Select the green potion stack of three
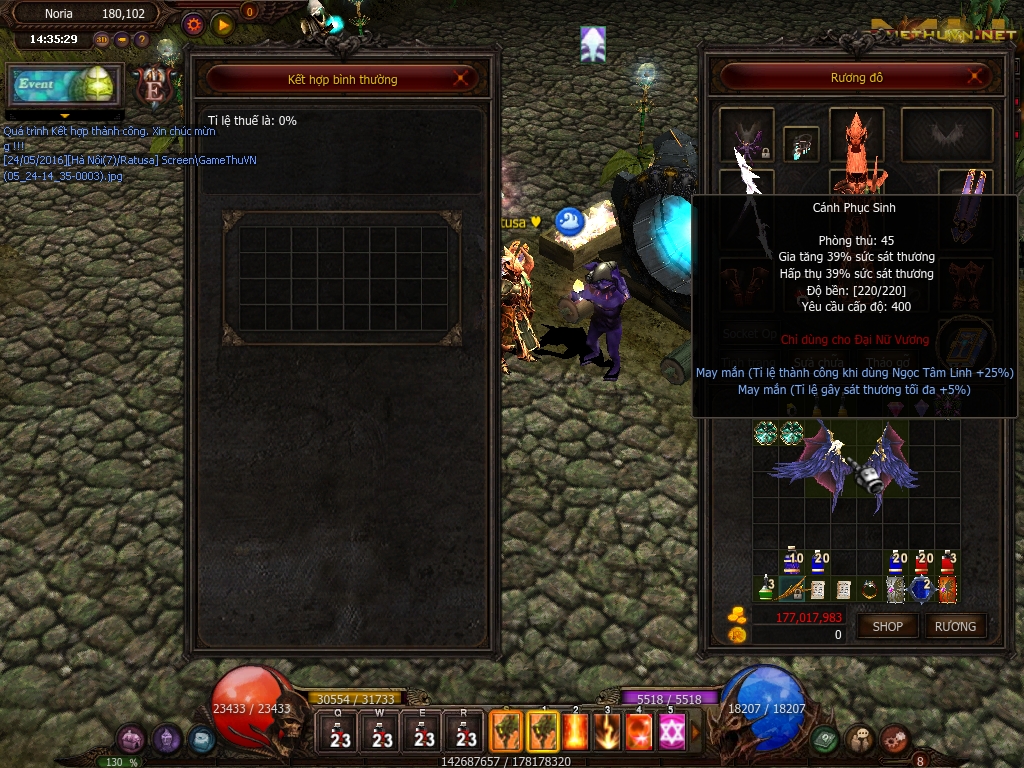Image resolution: width=1024 pixels, height=768 pixels. coord(765,590)
